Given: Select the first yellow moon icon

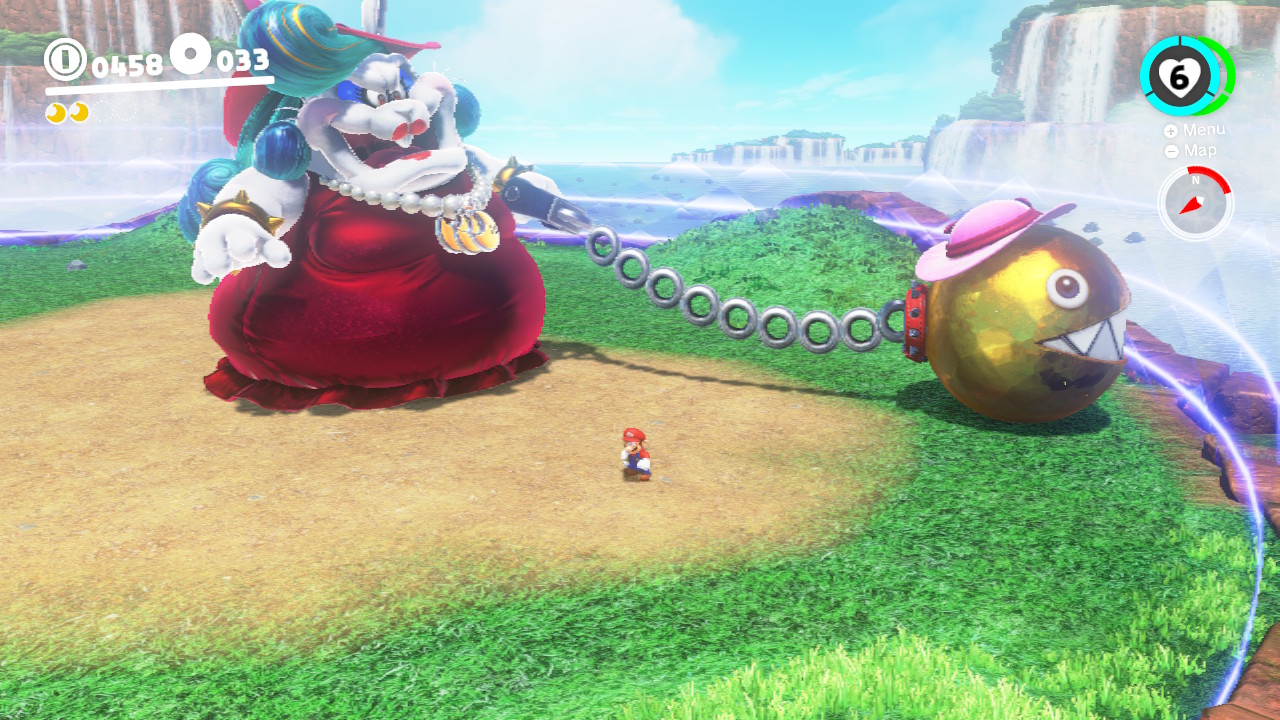Looking at the screenshot, I should coord(57,112).
